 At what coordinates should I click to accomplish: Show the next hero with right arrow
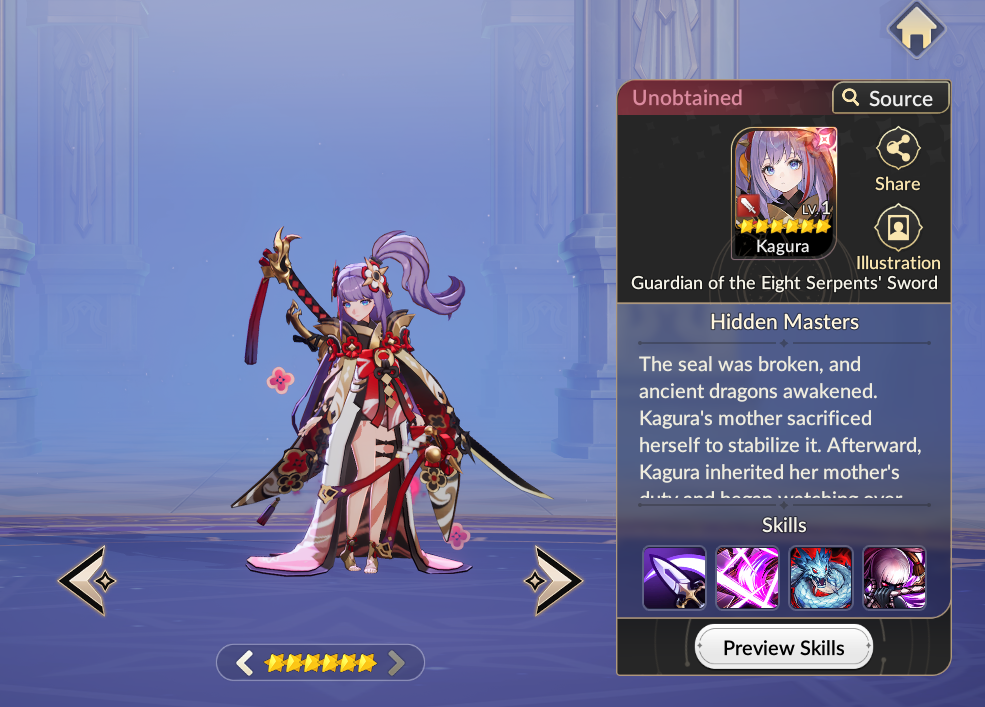[553, 580]
